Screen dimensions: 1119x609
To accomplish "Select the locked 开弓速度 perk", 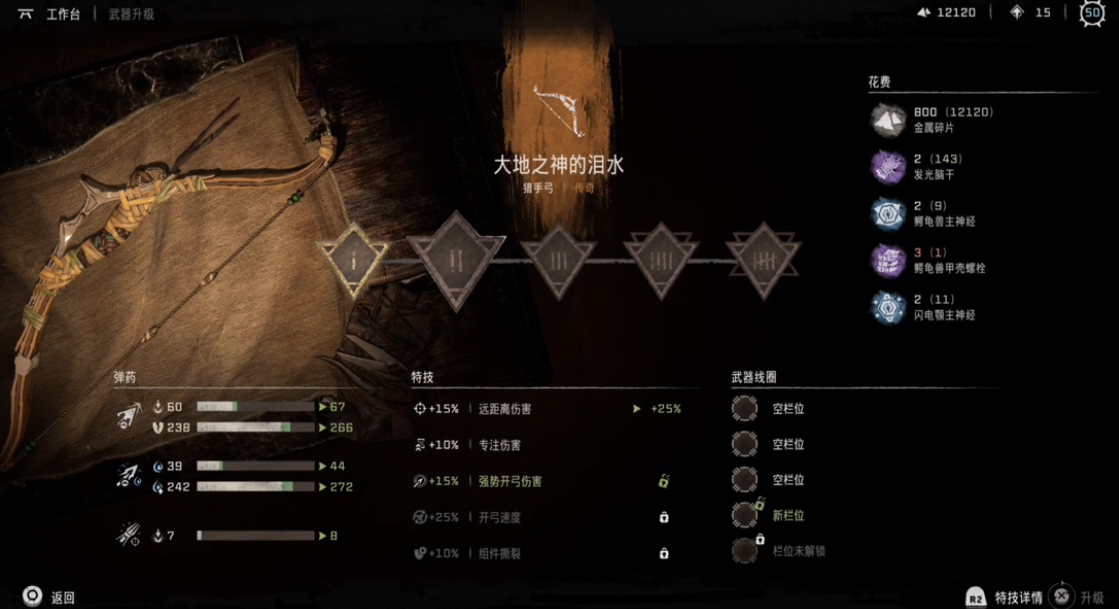I will (x=500, y=517).
